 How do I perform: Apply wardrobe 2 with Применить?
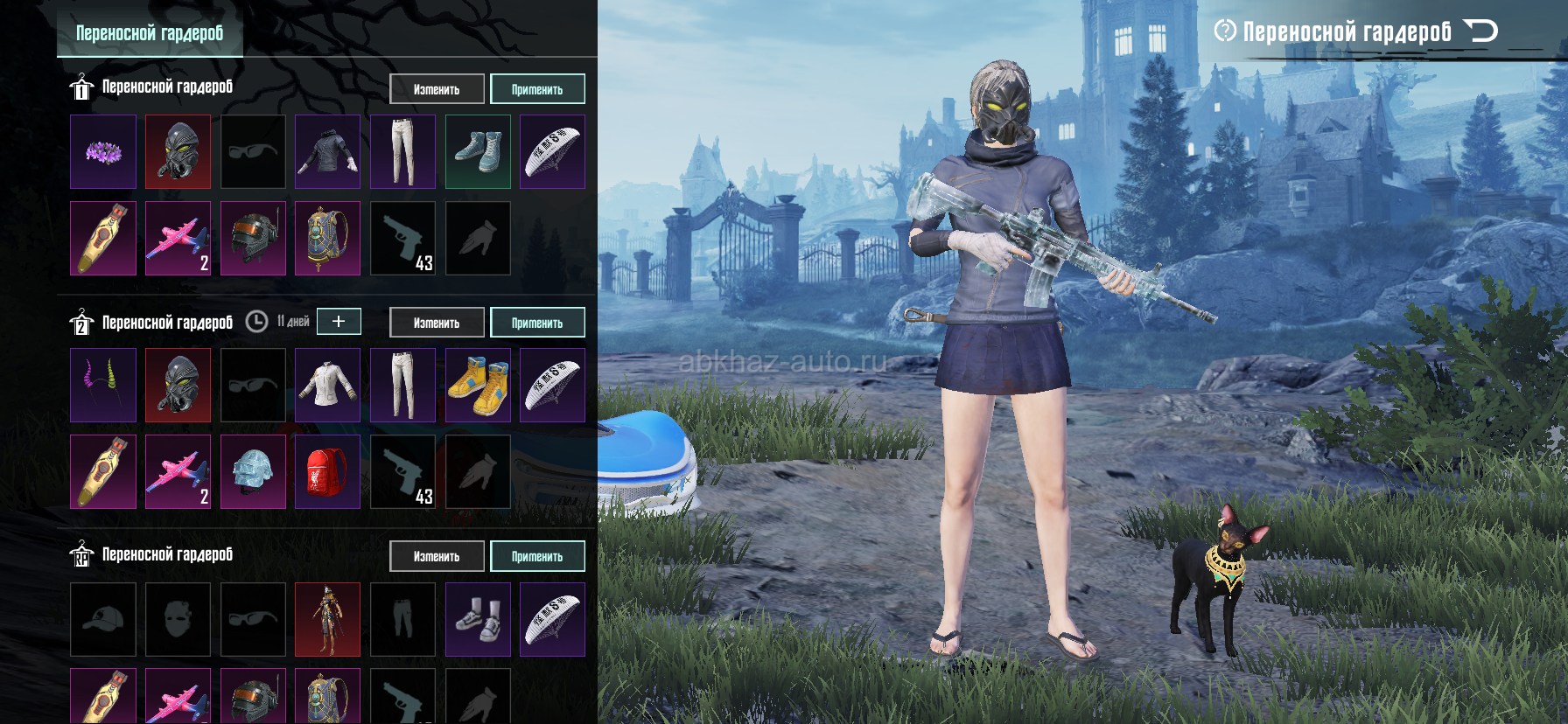click(537, 323)
